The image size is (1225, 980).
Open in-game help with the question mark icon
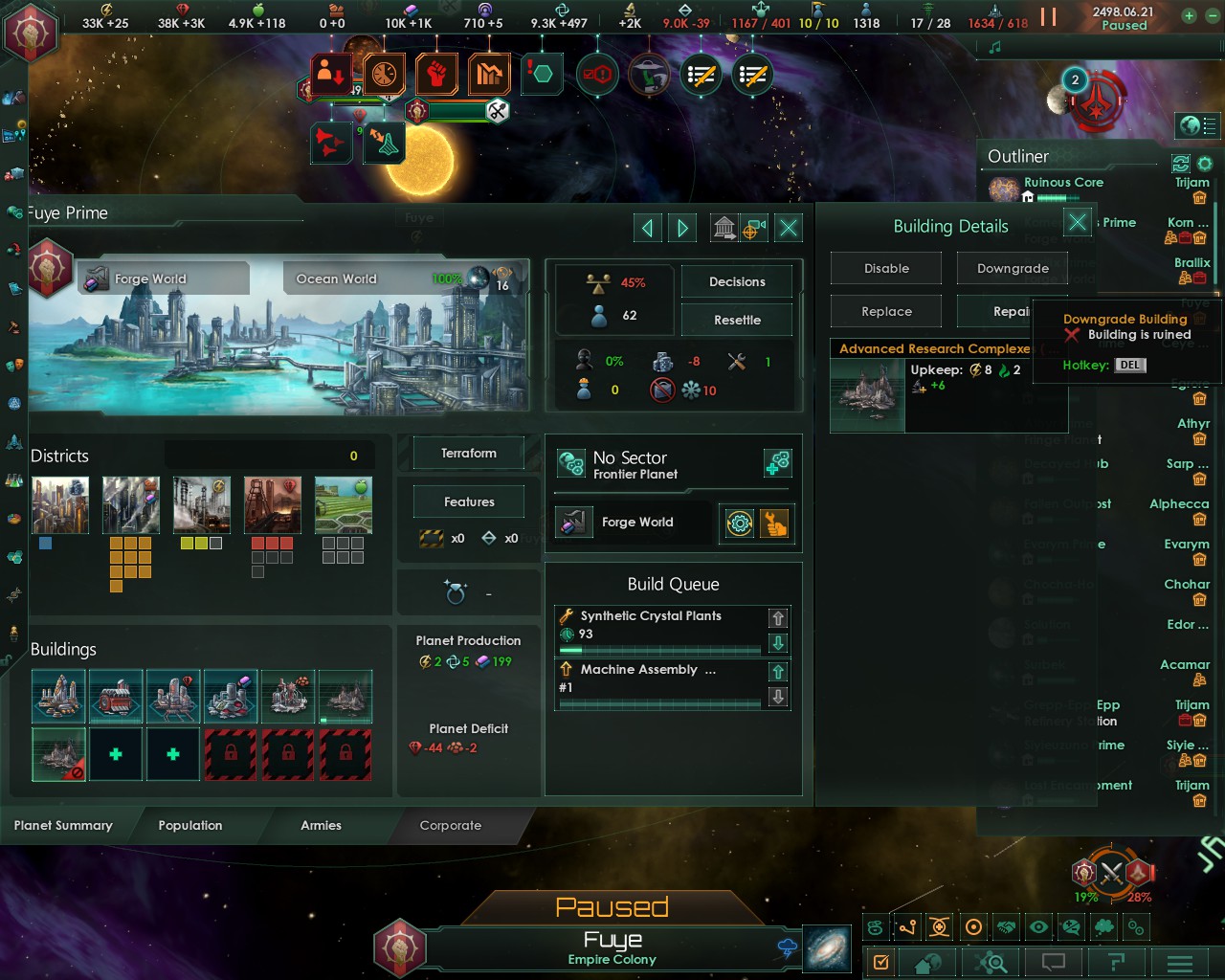(1116, 963)
